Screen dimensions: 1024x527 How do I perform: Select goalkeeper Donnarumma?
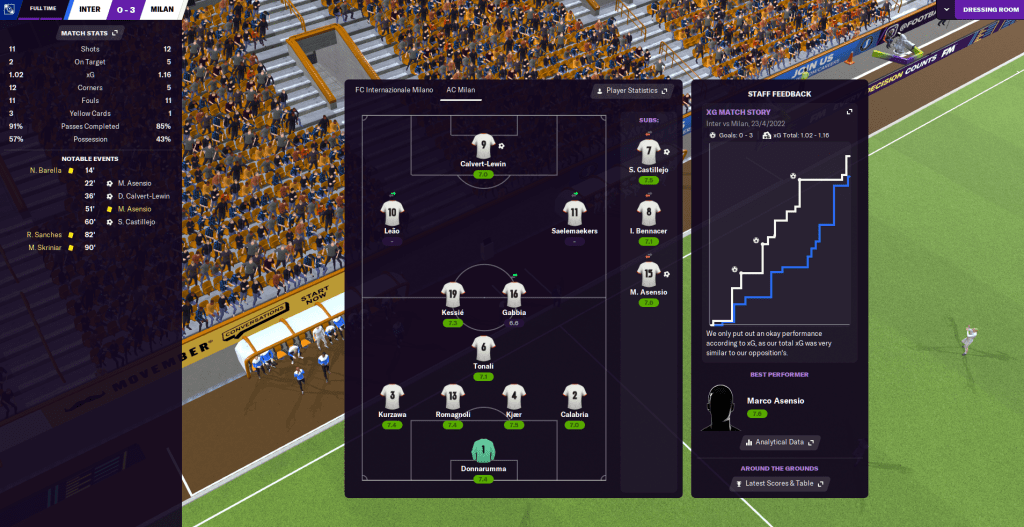483,450
